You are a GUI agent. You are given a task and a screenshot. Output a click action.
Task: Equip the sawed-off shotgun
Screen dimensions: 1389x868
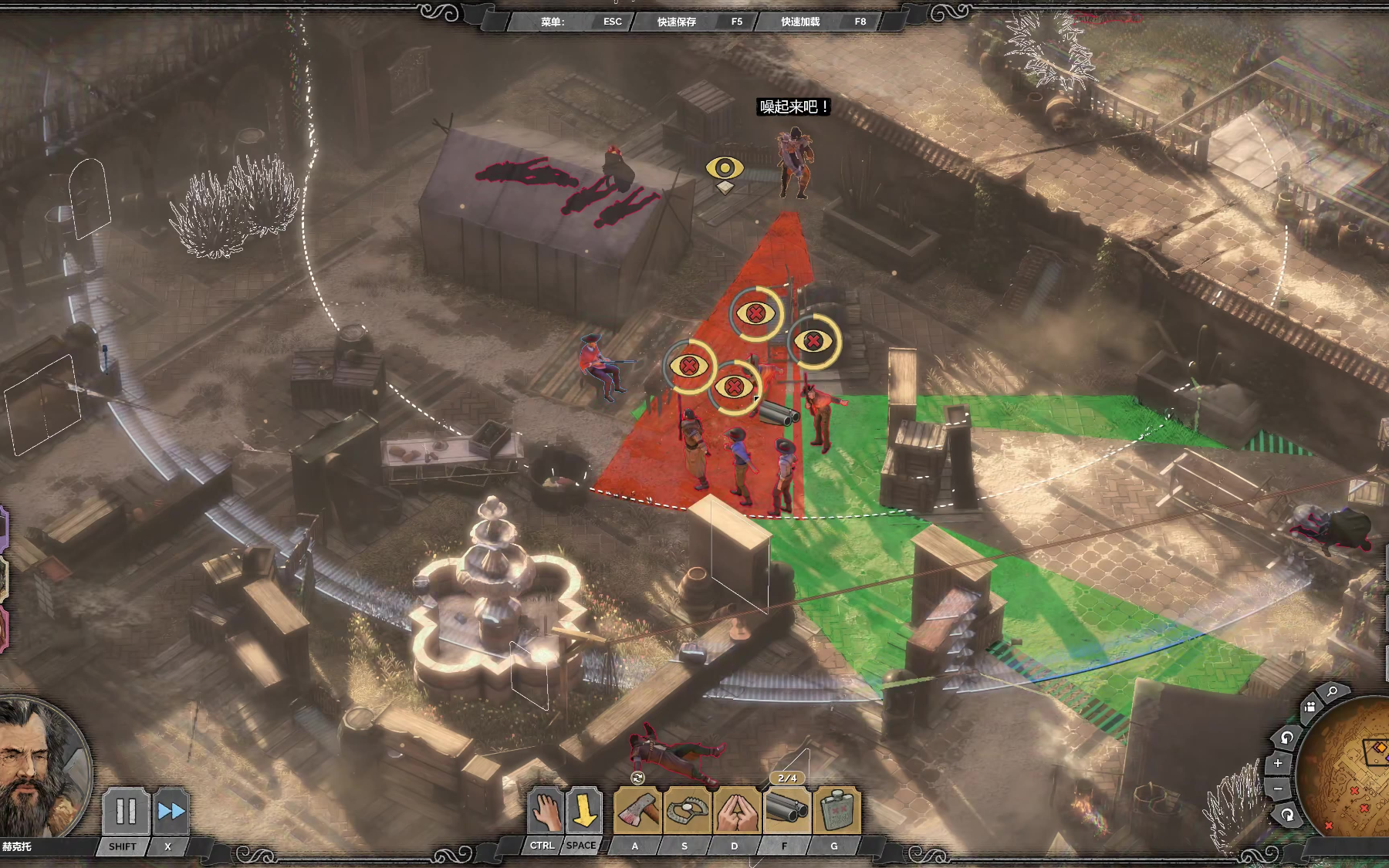click(x=786, y=810)
